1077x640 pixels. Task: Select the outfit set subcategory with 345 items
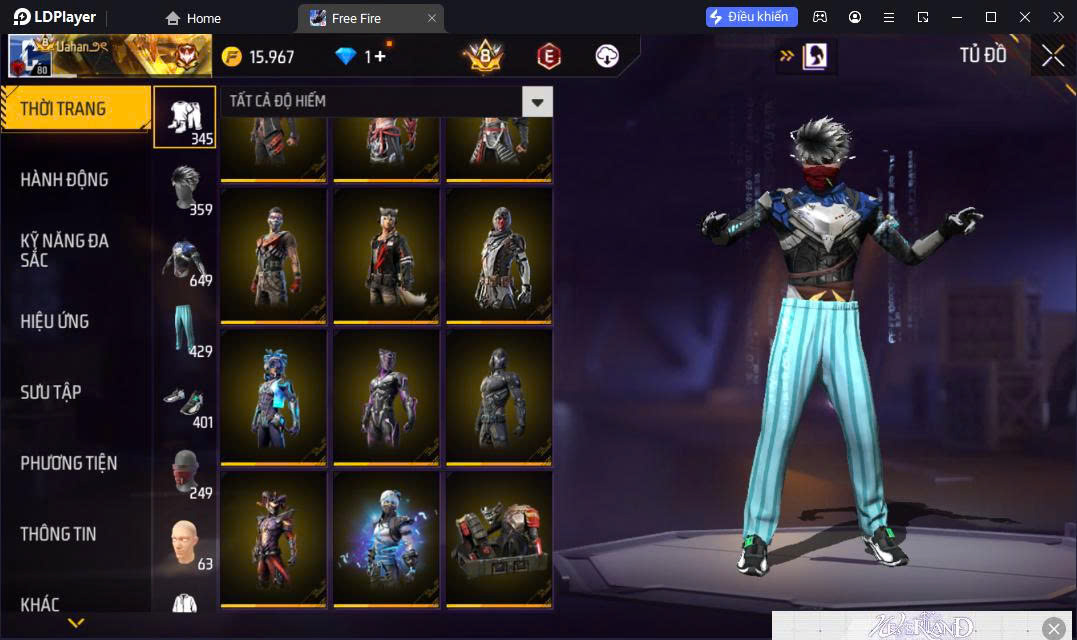point(184,117)
